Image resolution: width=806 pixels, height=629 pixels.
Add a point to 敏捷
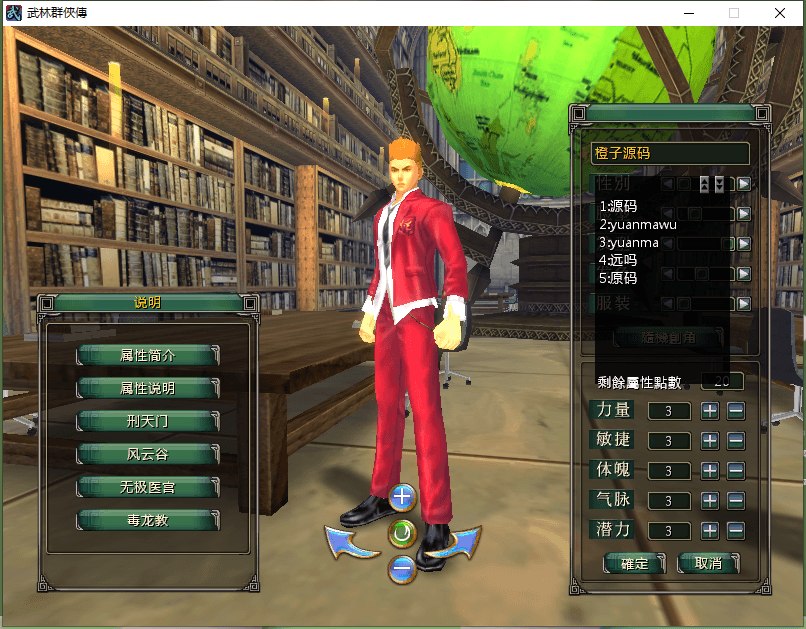click(x=710, y=440)
